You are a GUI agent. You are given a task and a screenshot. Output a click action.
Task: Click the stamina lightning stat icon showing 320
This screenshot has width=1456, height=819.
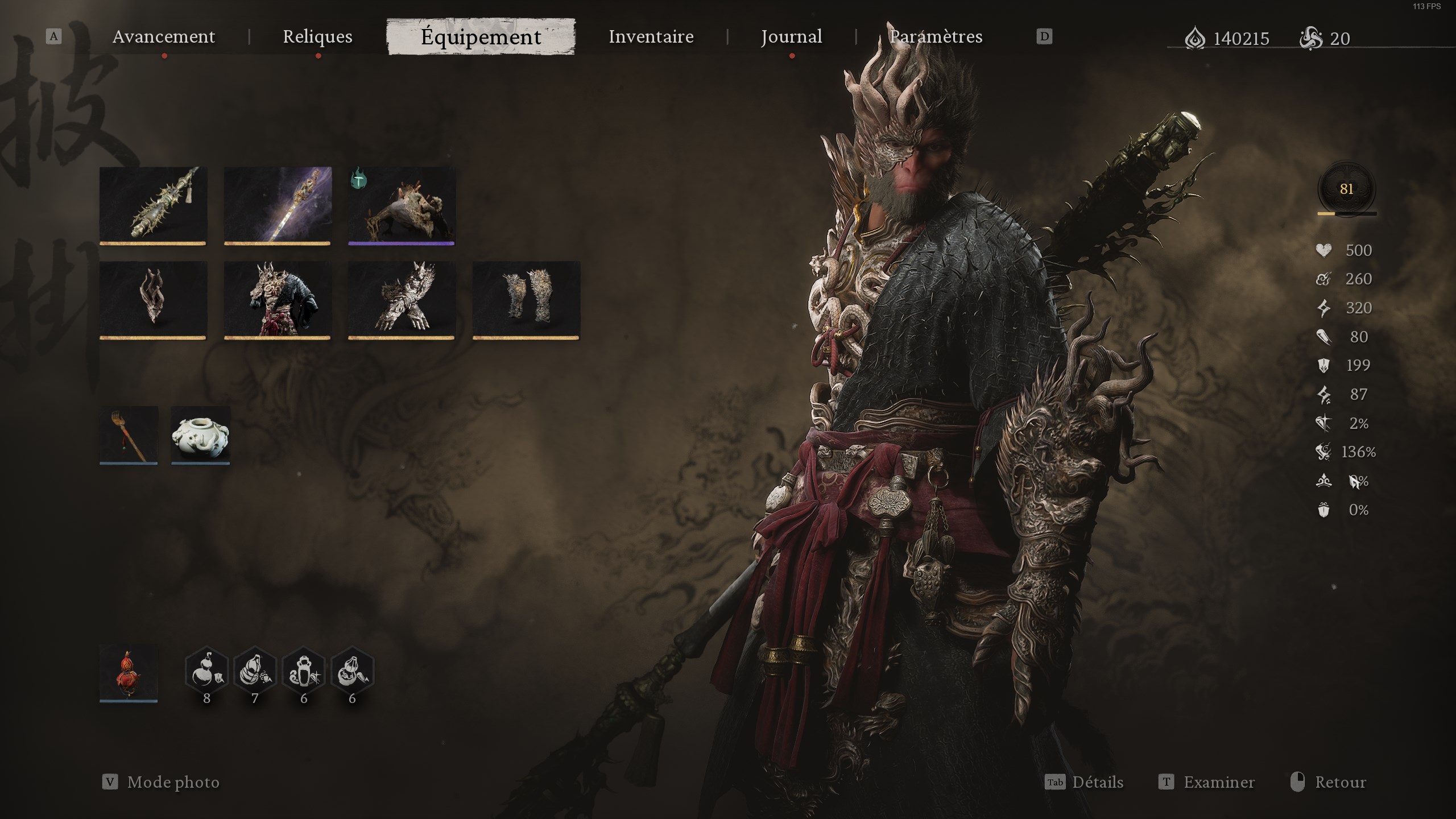[1324, 308]
